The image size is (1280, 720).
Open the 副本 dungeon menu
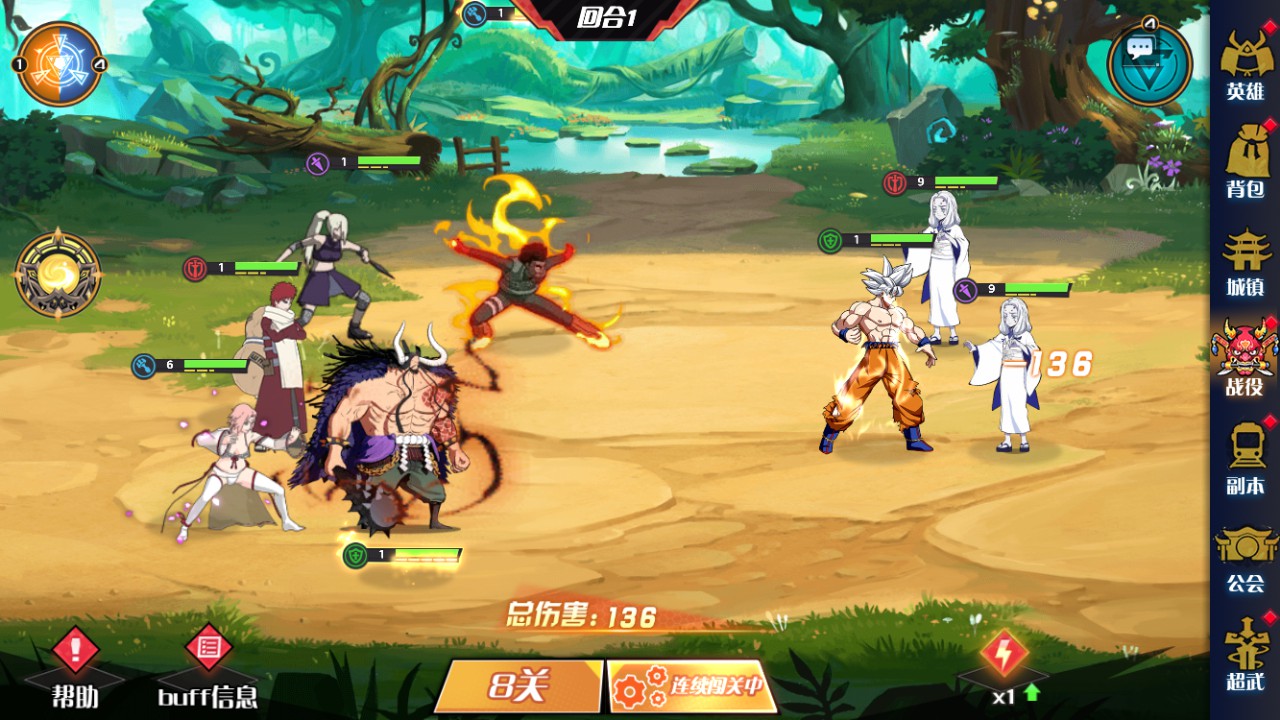(1245, 458)
